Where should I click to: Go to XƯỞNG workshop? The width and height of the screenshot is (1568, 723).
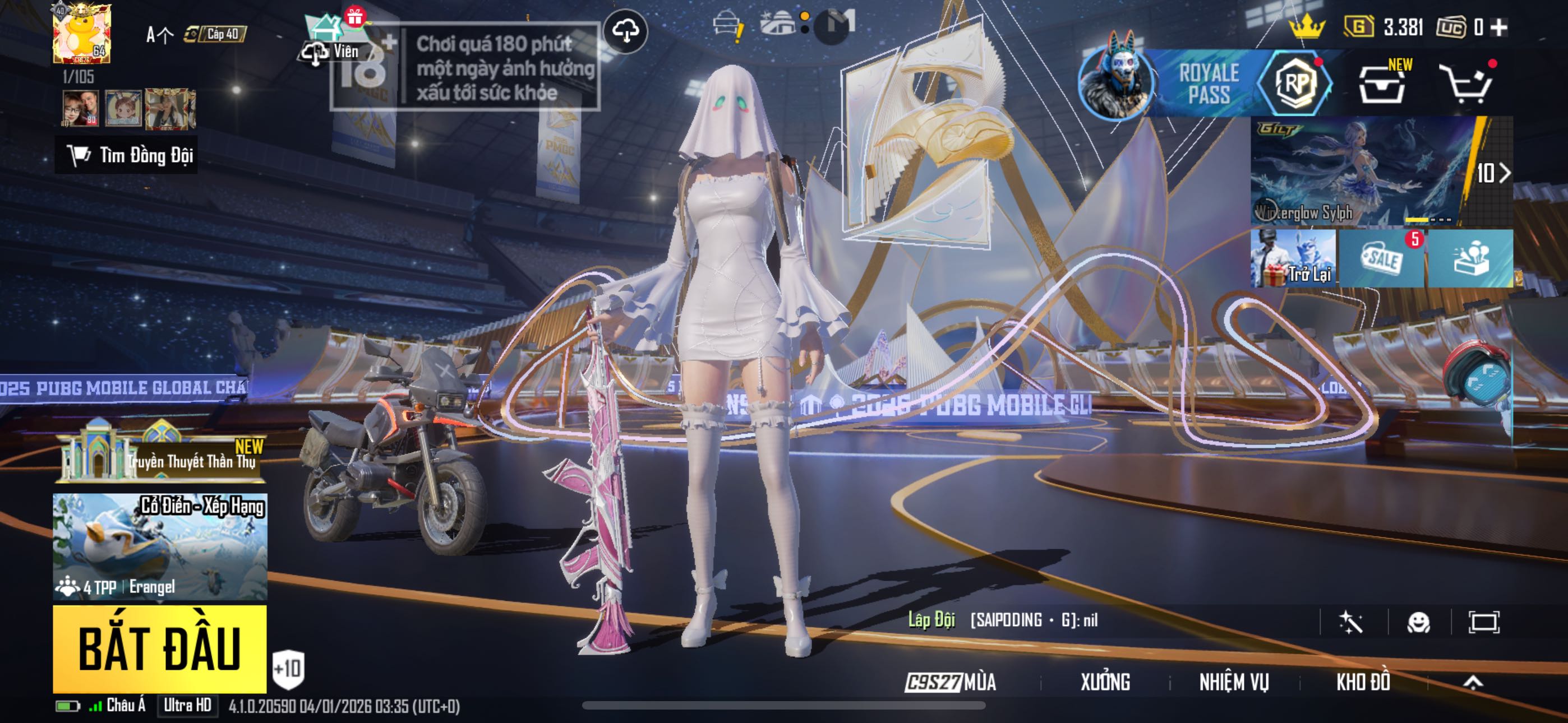pos(1105,682)
